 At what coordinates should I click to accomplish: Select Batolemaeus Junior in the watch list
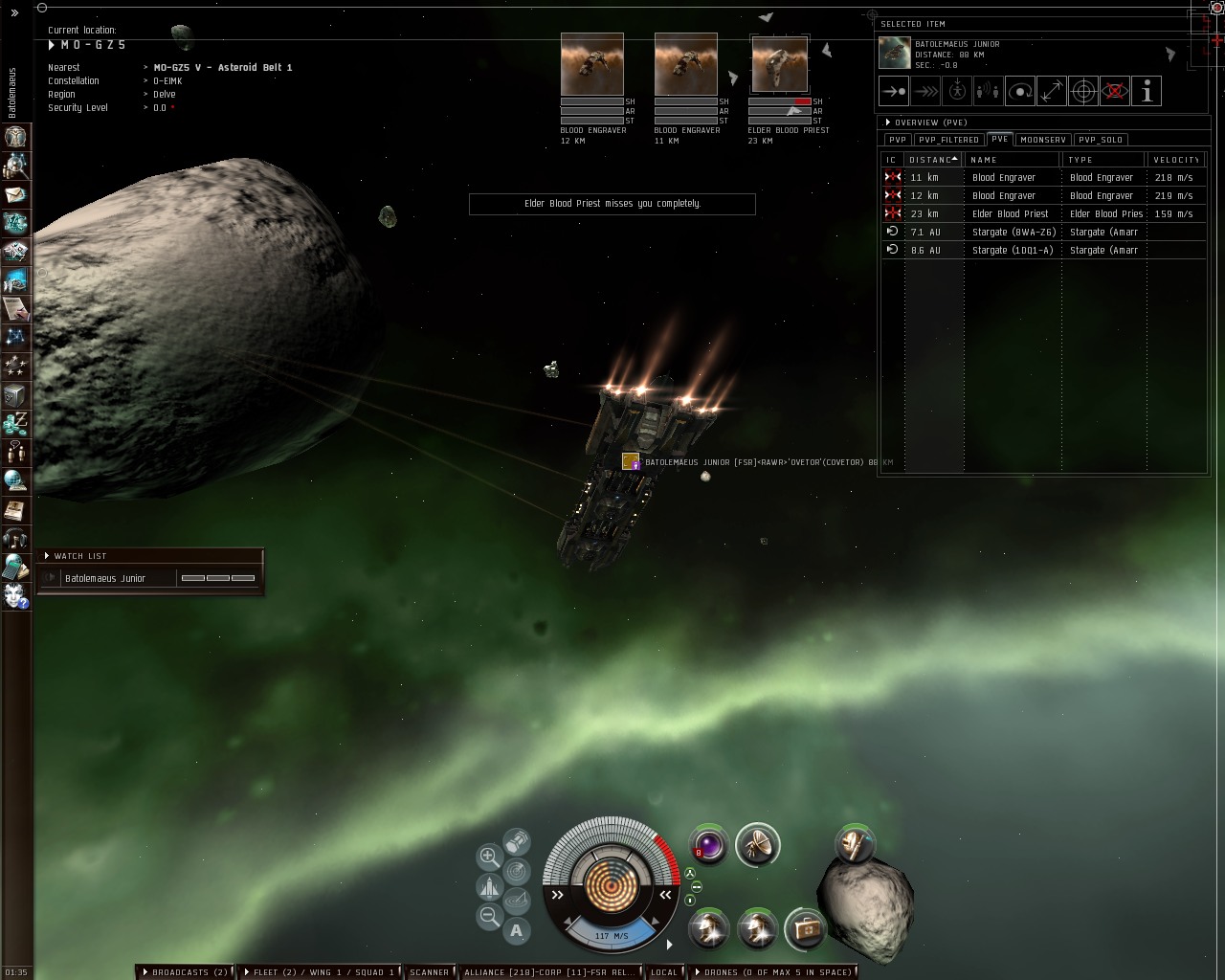click(105, 578)
